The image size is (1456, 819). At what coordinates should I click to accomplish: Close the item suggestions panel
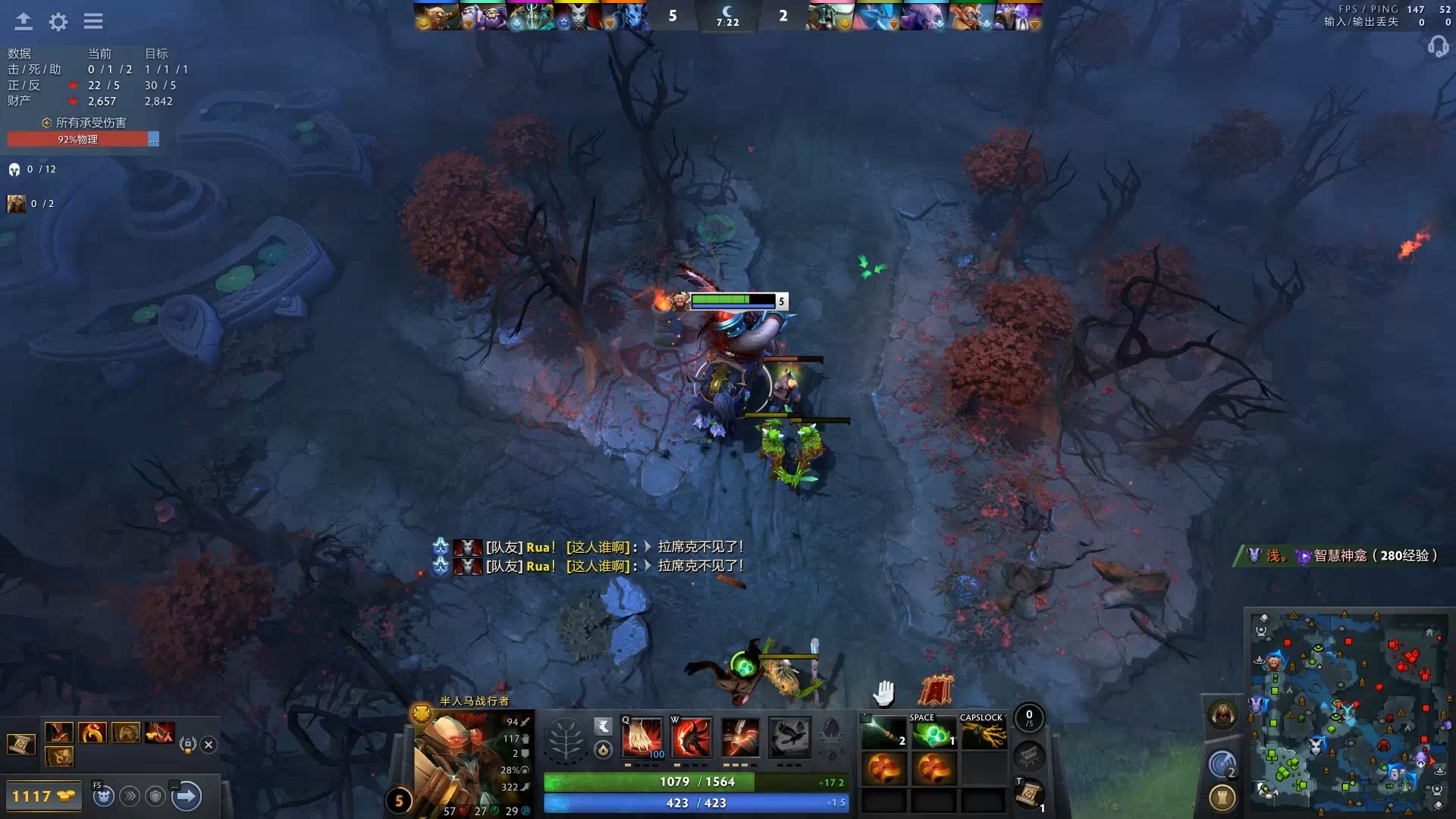click(x=209, y=745)
